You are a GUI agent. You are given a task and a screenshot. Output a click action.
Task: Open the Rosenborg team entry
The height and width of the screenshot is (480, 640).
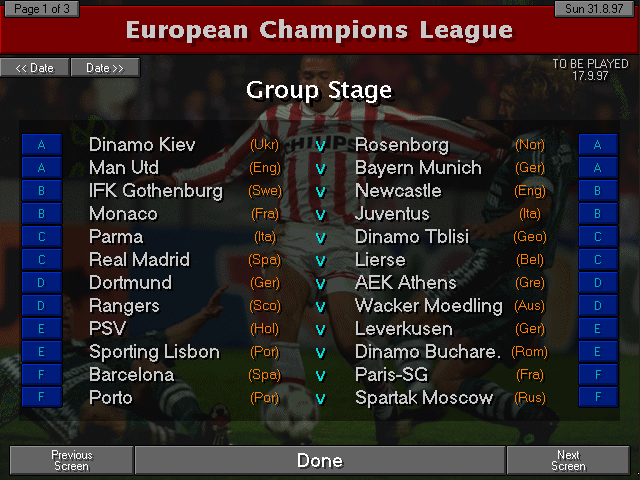402,145
